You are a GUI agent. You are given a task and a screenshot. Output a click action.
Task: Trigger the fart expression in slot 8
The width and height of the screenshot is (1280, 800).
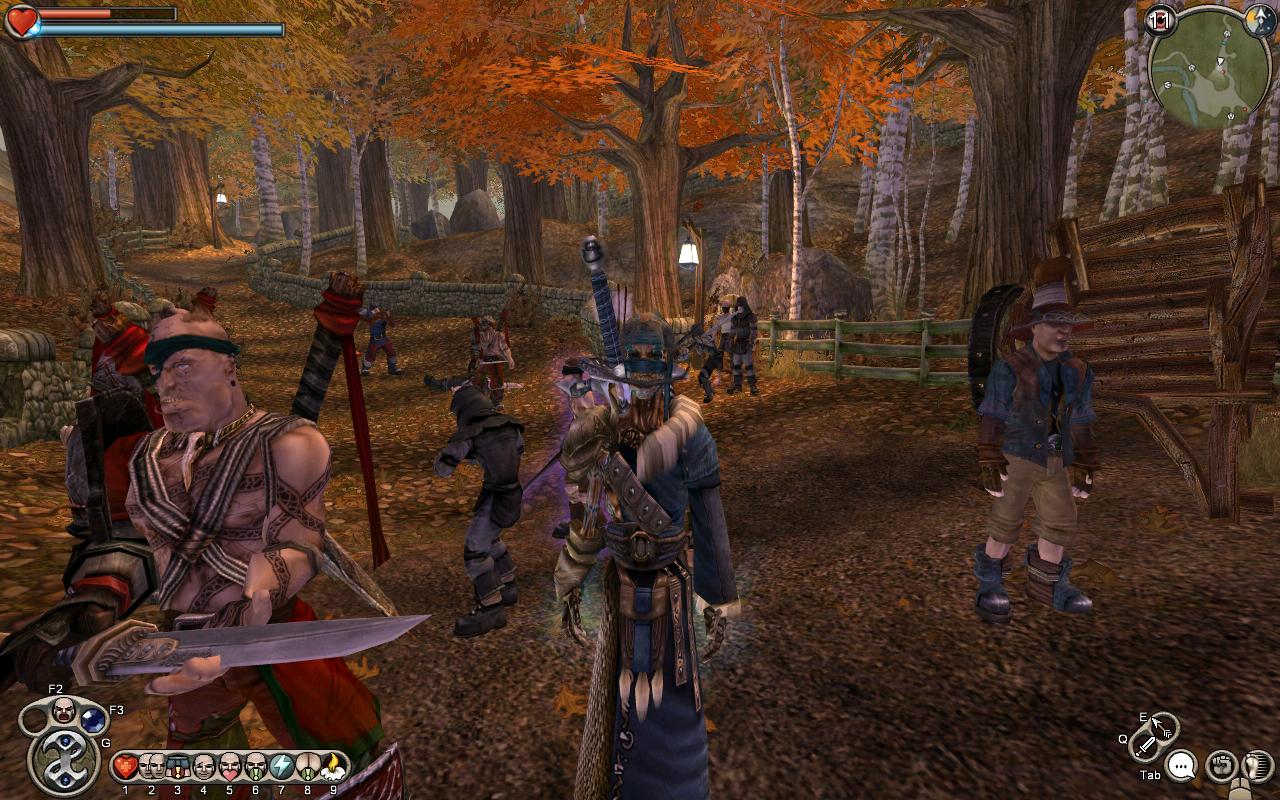click(307, 767)
